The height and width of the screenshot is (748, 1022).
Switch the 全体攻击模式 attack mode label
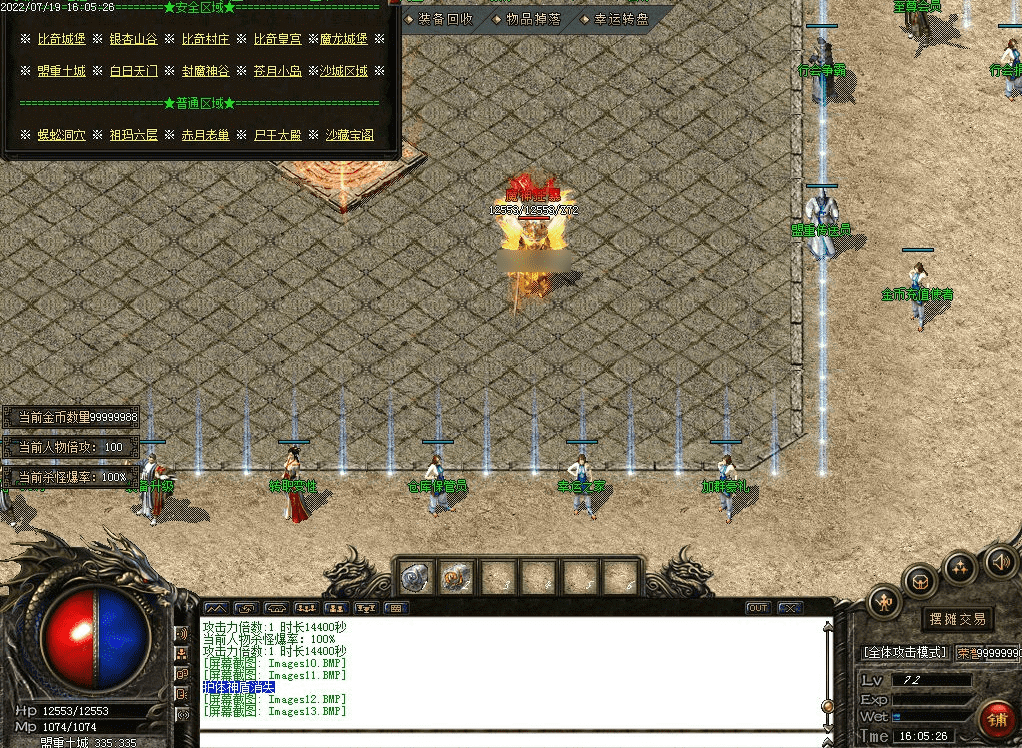click(904, 653)
